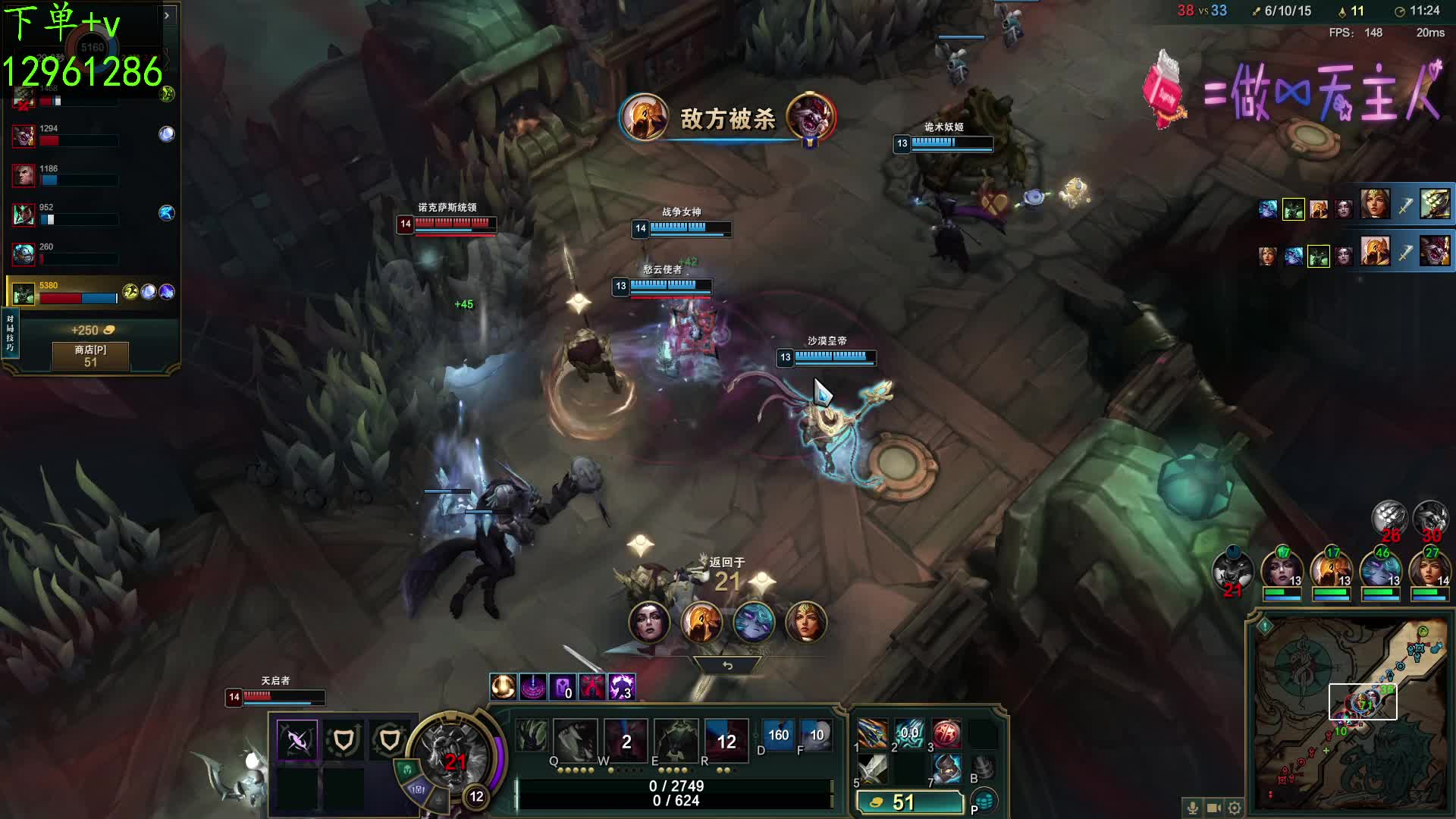The height and width of the screenshot is (819, 1456).
Task: Click the F summoner spell showing 10
Action: pyautogui.click(x=816, y=736)
